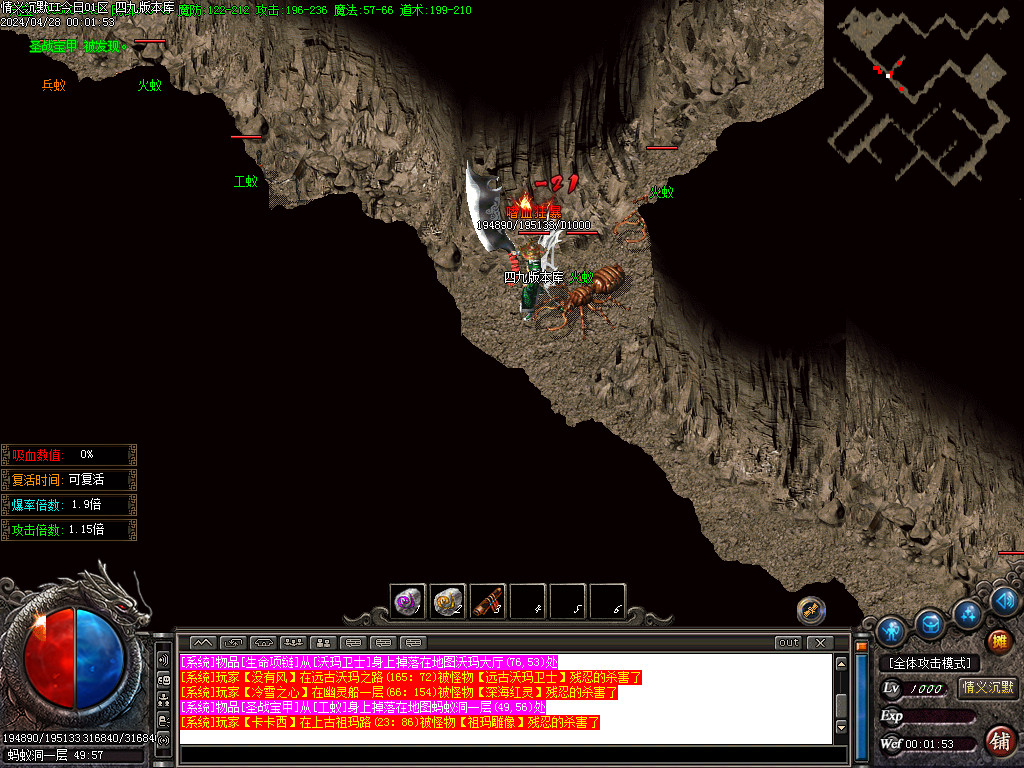Switch the 全体攻击模式 attack mode label
The image size is (1024, 768).
(x=929, y=663)
